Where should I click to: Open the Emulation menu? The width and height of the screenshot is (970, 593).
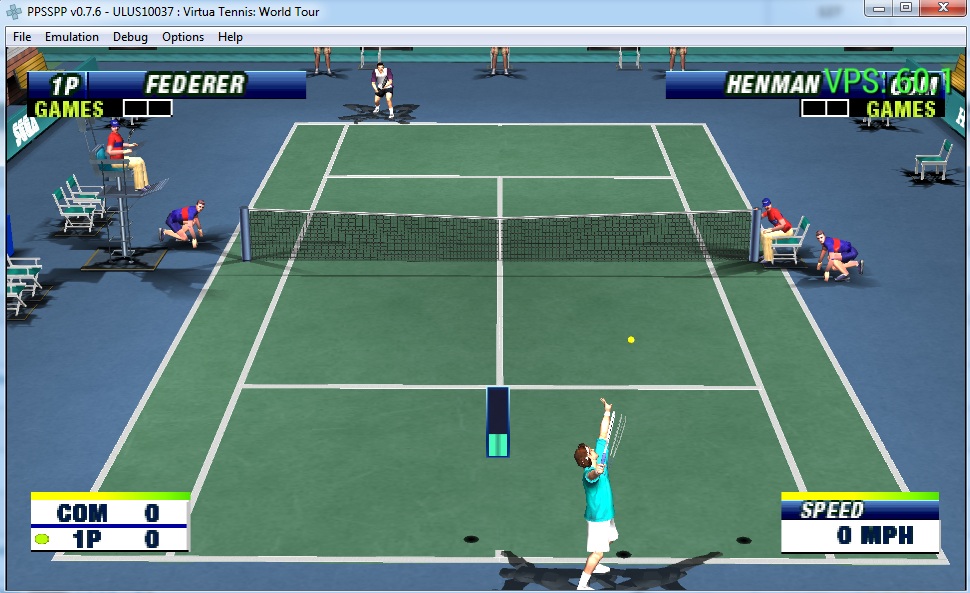[72, 37]
